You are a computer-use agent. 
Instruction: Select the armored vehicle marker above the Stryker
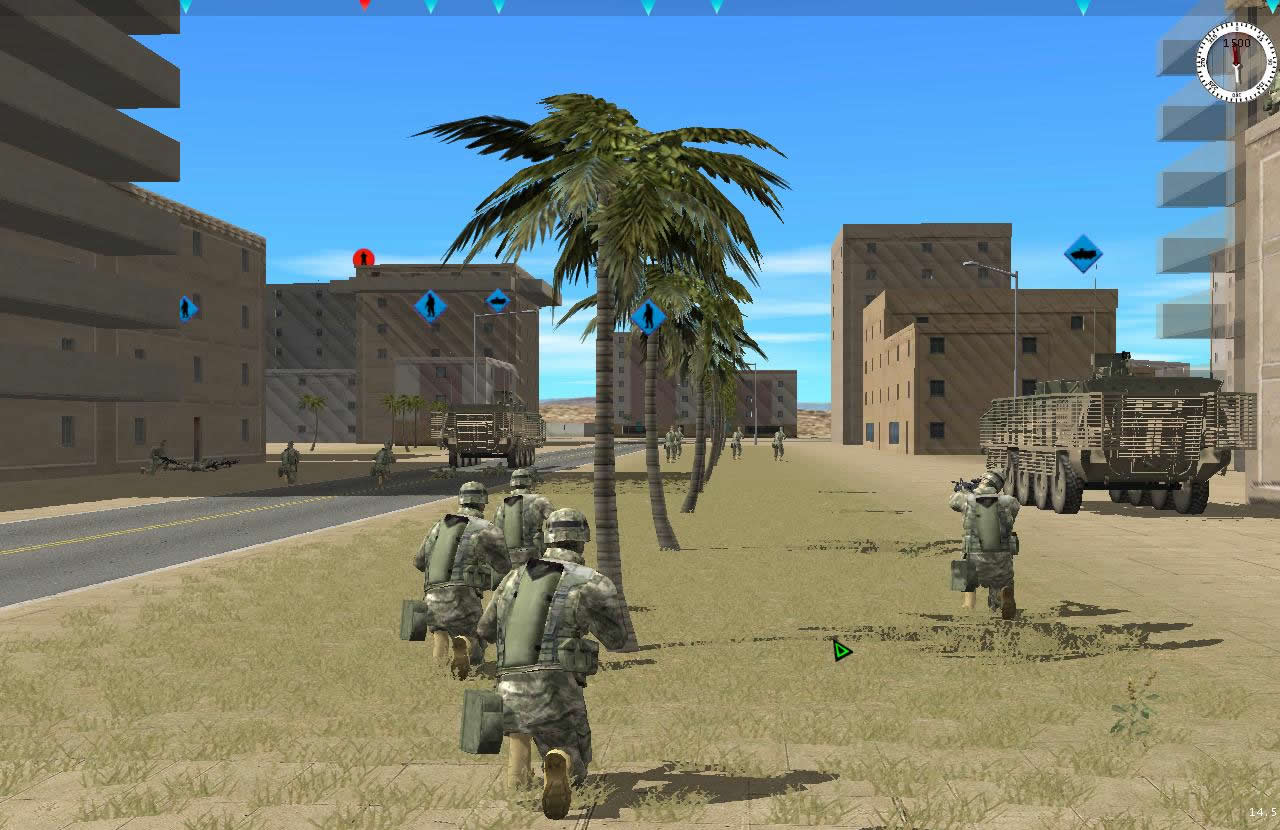coord(1085,254)
